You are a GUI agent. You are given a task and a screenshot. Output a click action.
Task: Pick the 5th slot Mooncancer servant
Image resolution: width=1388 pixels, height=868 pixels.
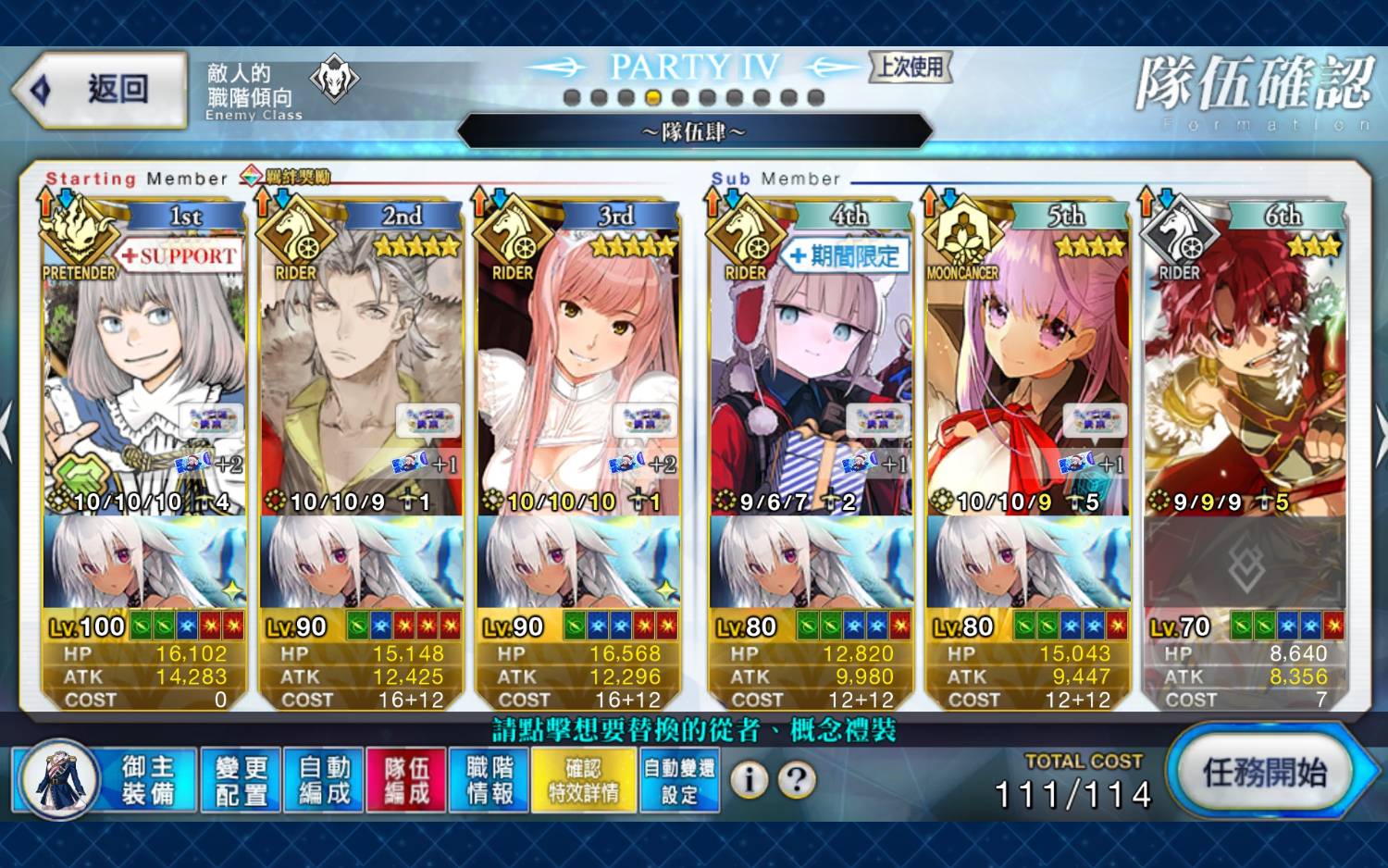[x=1028, y=370]
